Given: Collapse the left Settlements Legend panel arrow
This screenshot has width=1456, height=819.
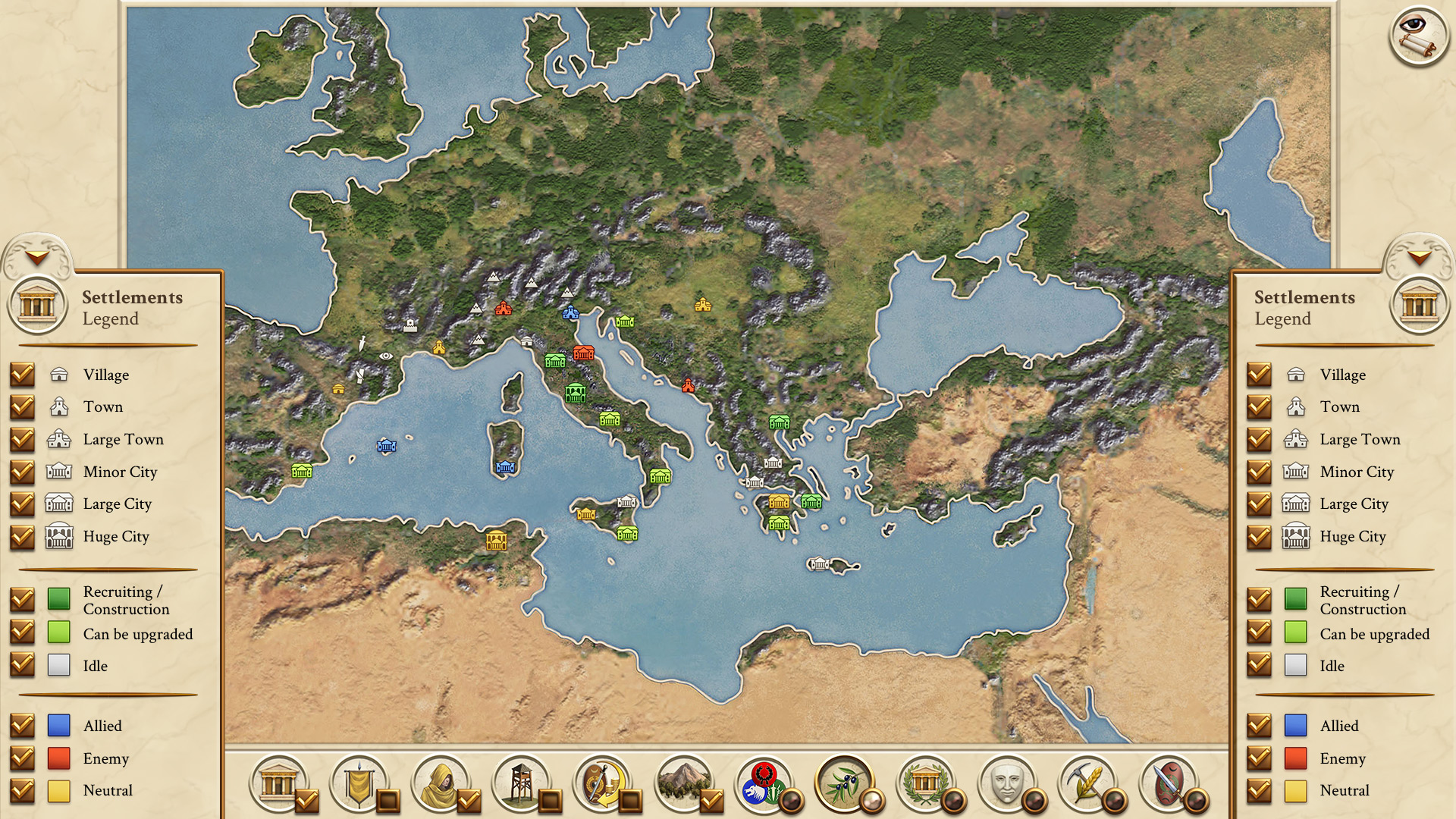Looking at the screenshot, I should tap(36, 258).
